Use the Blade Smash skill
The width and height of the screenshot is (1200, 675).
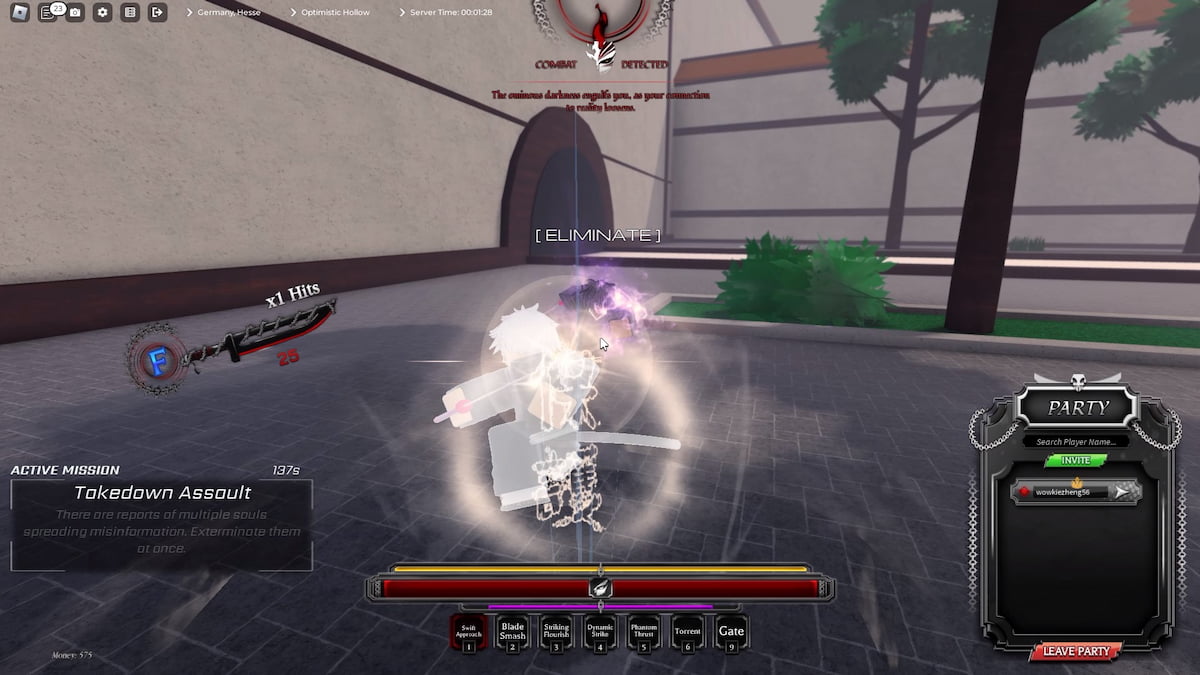(x=513, y=632)
